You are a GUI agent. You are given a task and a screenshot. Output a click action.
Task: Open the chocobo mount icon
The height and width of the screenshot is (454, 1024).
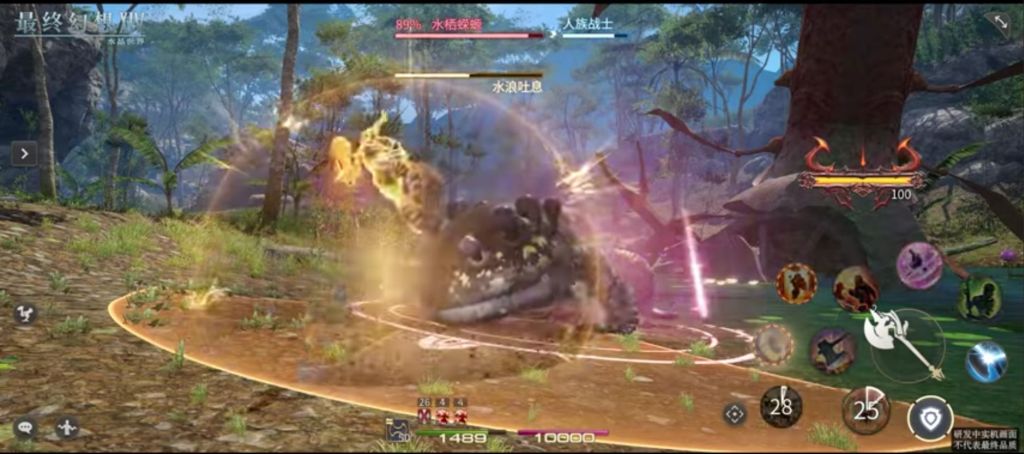click(x=25, y=313)
